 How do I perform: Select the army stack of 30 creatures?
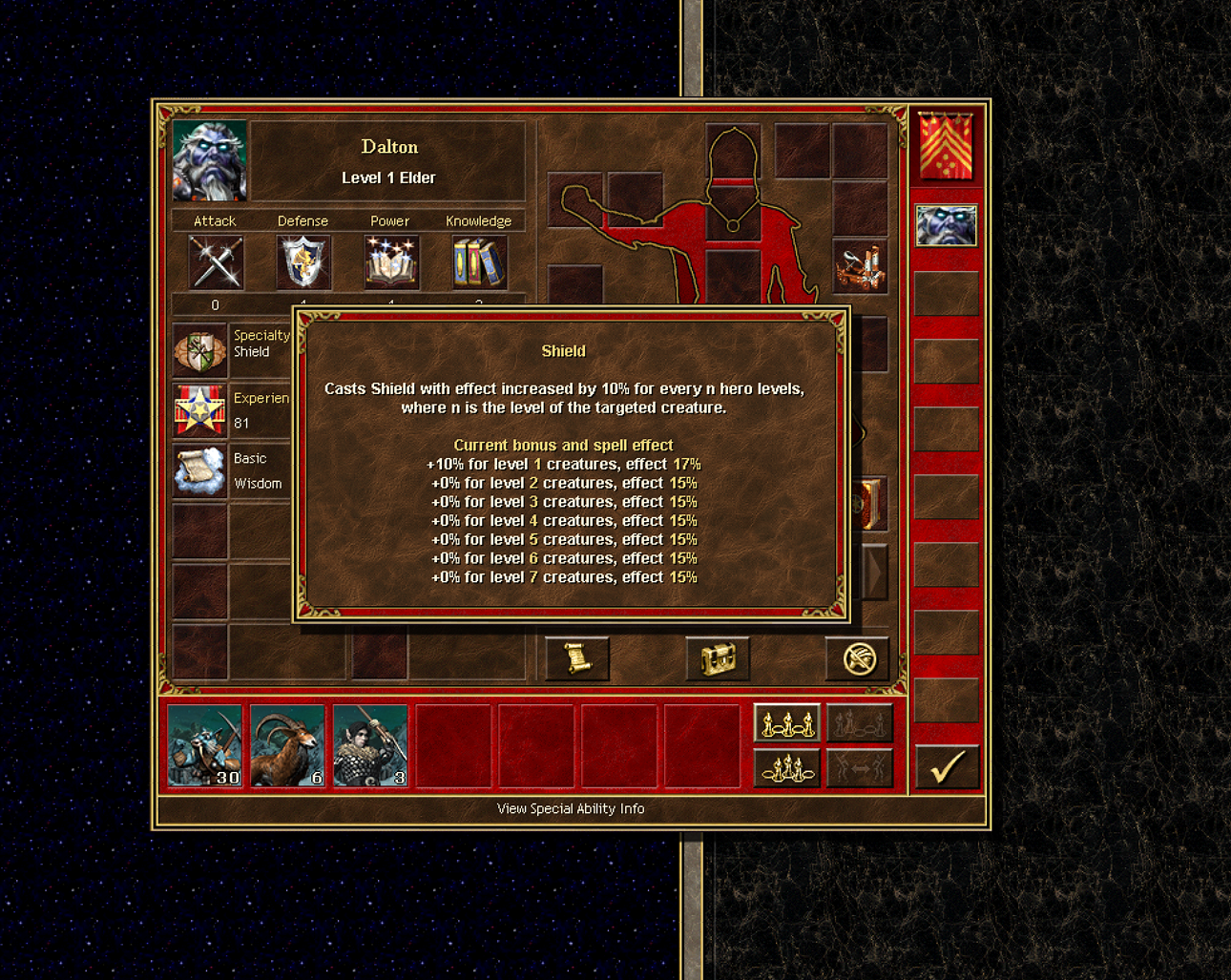(x=205, y=746)
